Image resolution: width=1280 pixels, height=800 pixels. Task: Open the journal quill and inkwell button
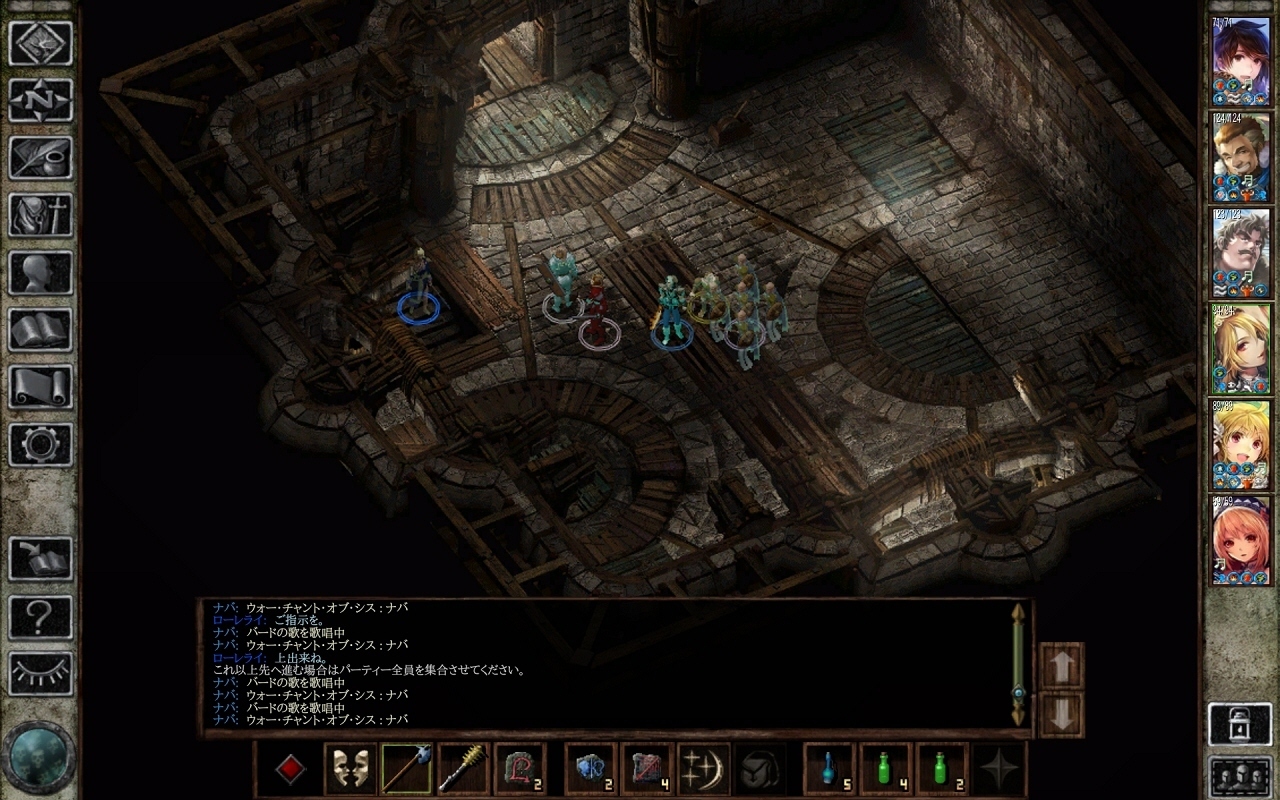pyautogui.click(x=40, y=157)
